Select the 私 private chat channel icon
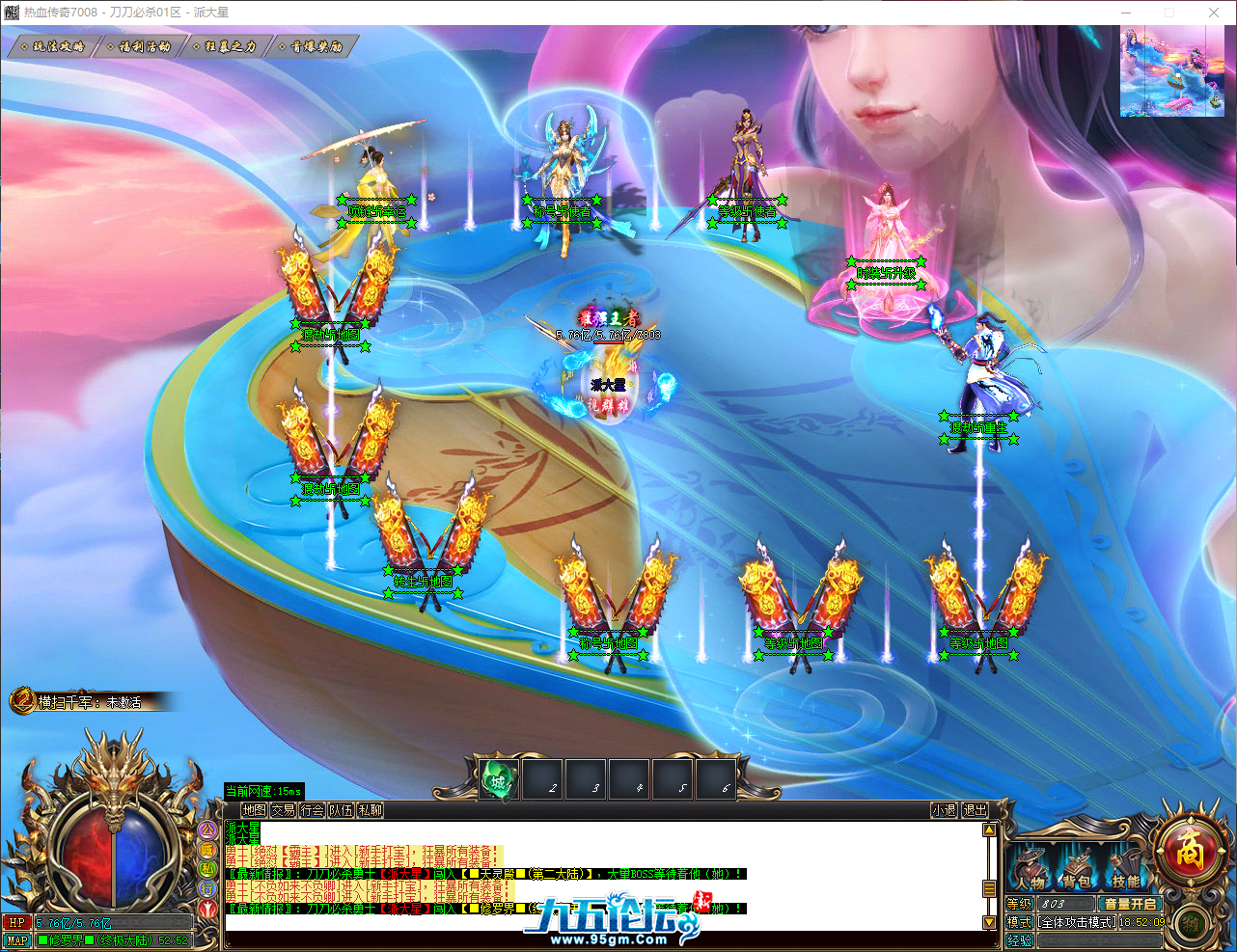This screenshot has height=952, width=1237. click(207, 869)
